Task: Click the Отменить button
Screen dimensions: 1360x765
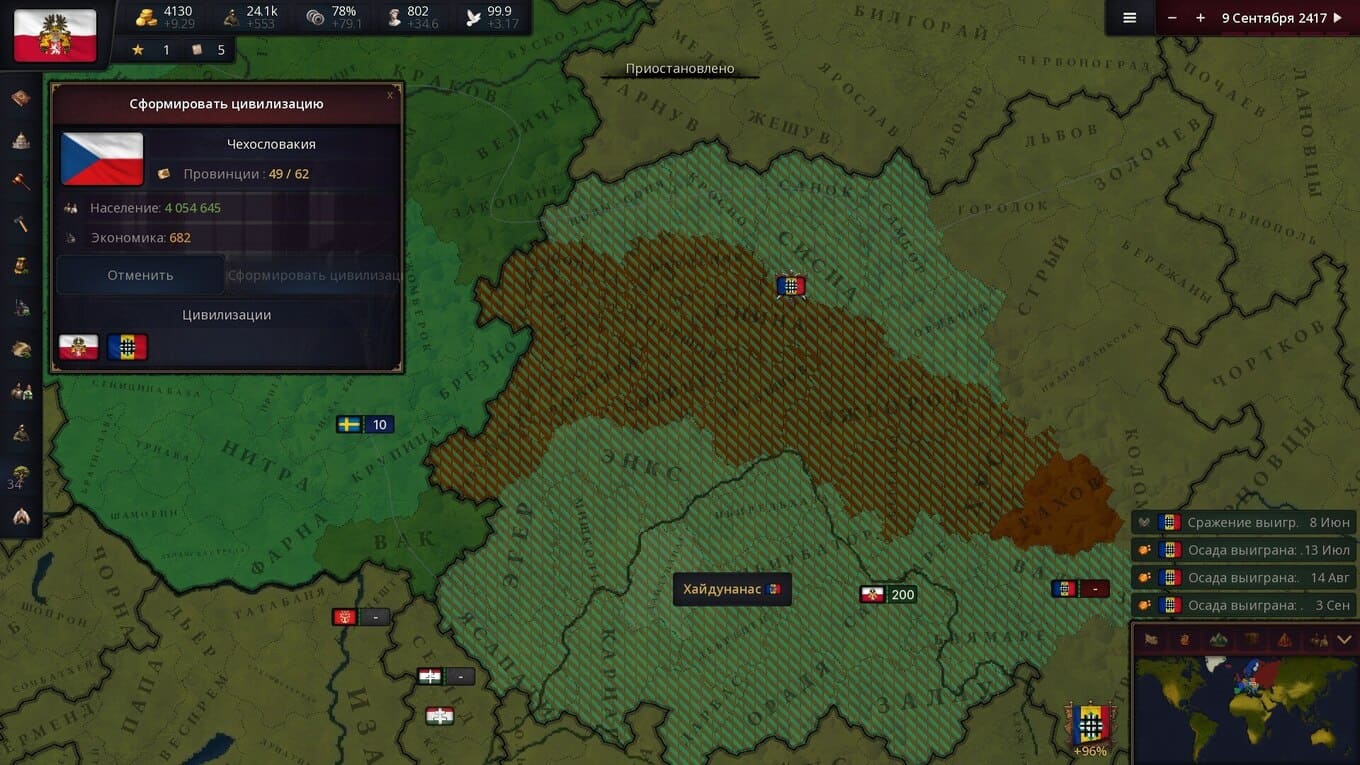Action: (140, 275)
